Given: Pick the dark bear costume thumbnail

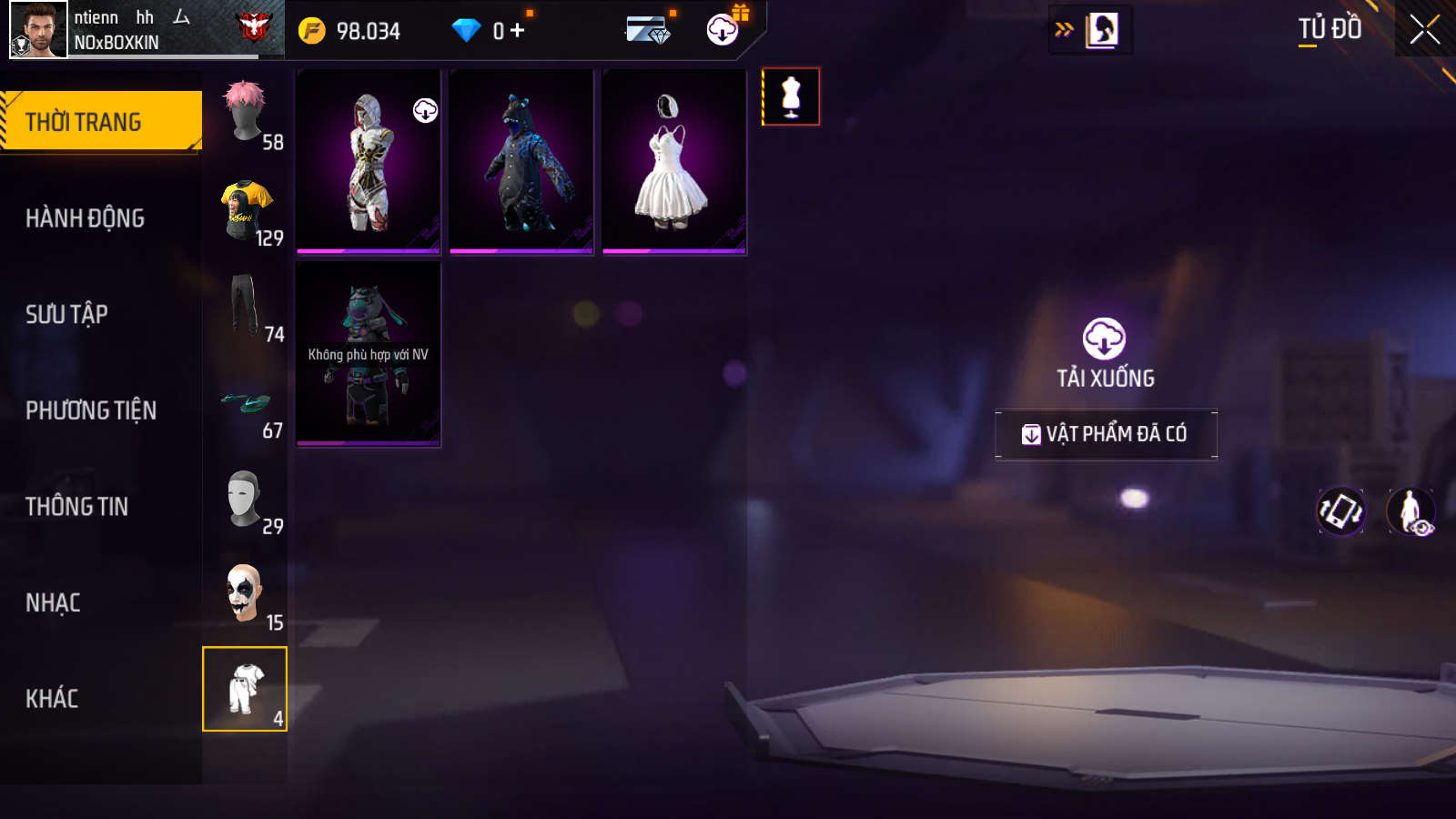Looking at the screenshot, I should pos(521,161).
